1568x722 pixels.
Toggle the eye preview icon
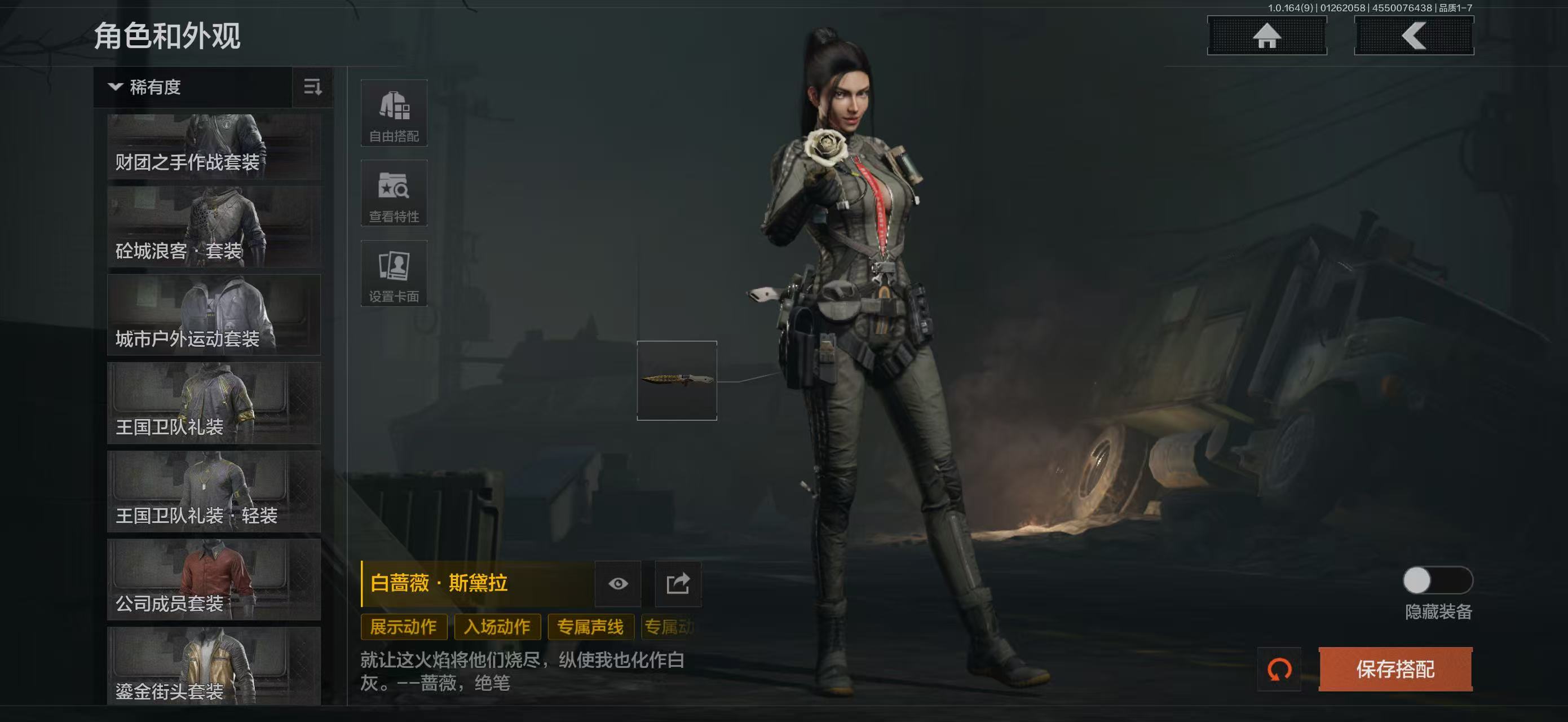(619, 584)
